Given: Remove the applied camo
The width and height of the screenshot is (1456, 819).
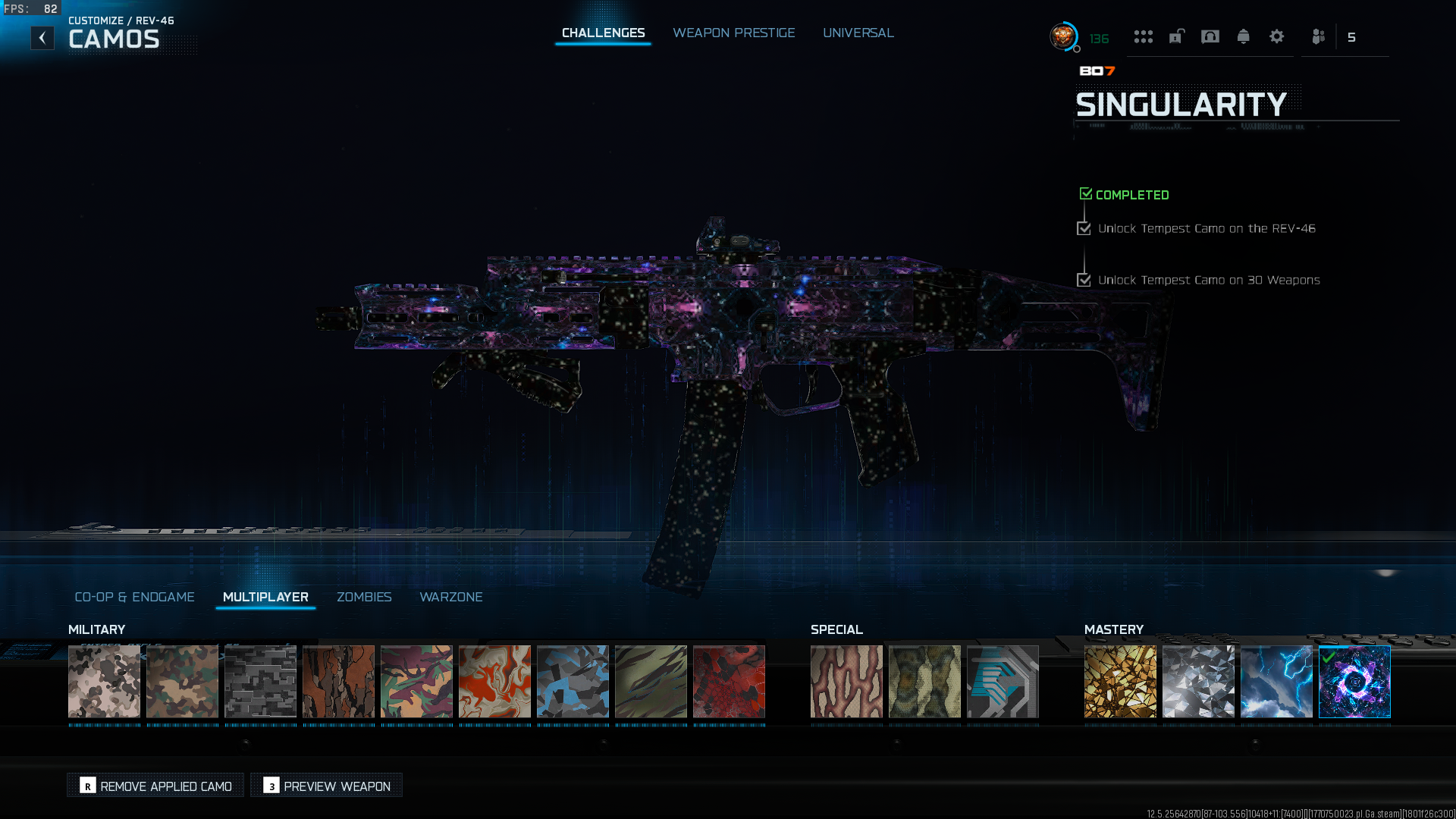Looking at the screenshot, I should point(156,786).
